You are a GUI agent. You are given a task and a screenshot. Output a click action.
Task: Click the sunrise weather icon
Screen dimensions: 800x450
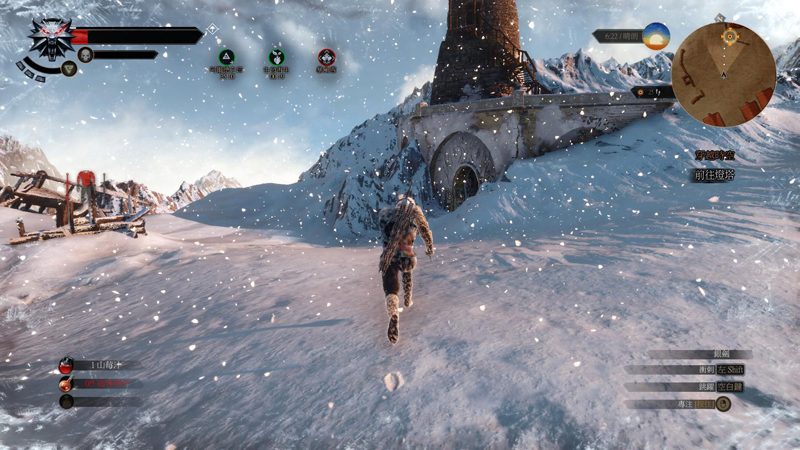pyautogui.click(x=656, y=36)
